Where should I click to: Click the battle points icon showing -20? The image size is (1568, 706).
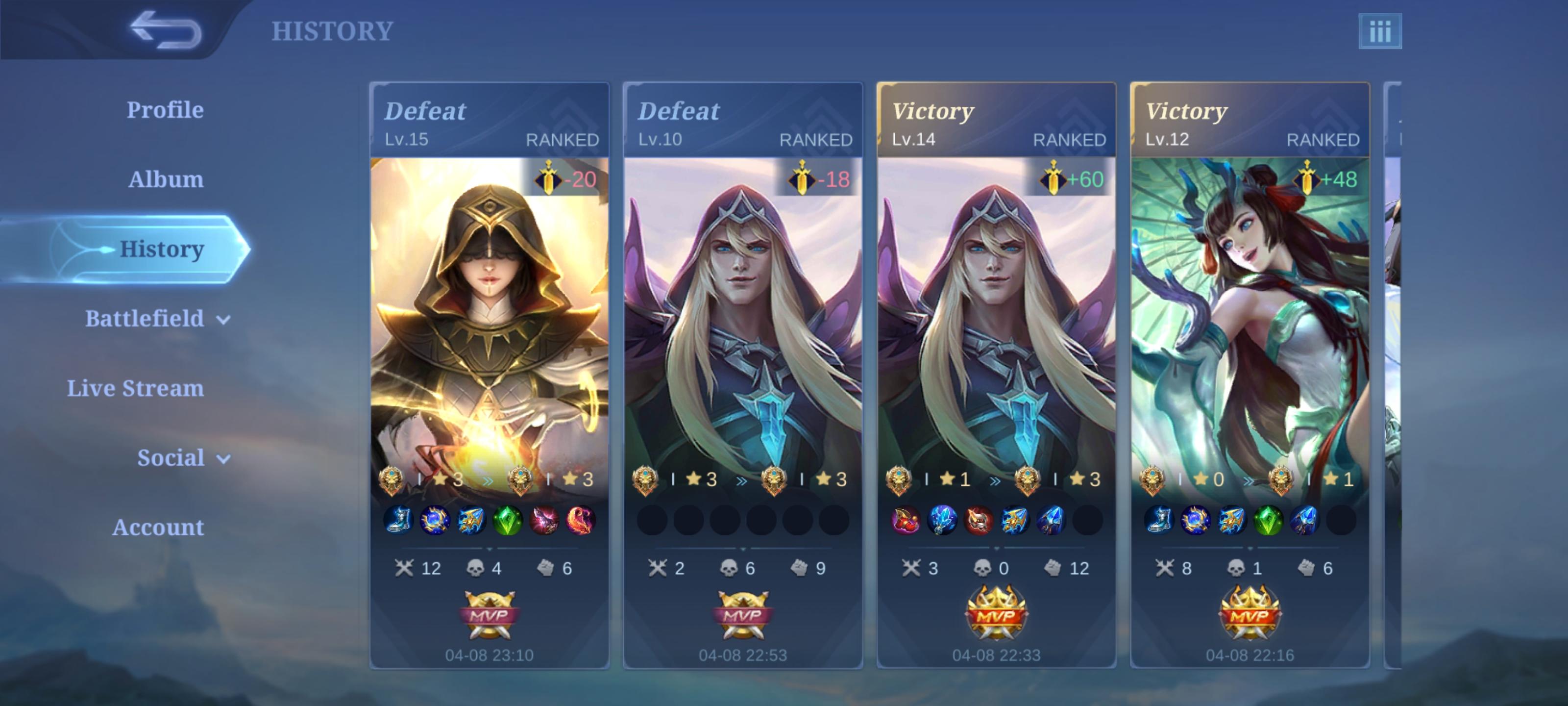[x=550, y=178]
